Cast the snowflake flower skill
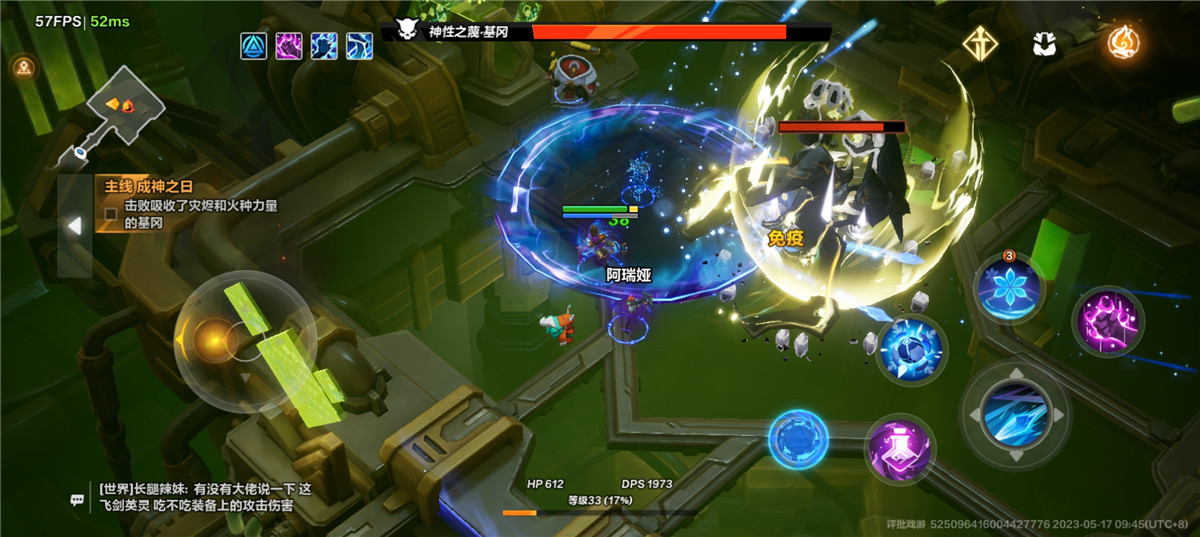 (x=1009, y=288)
